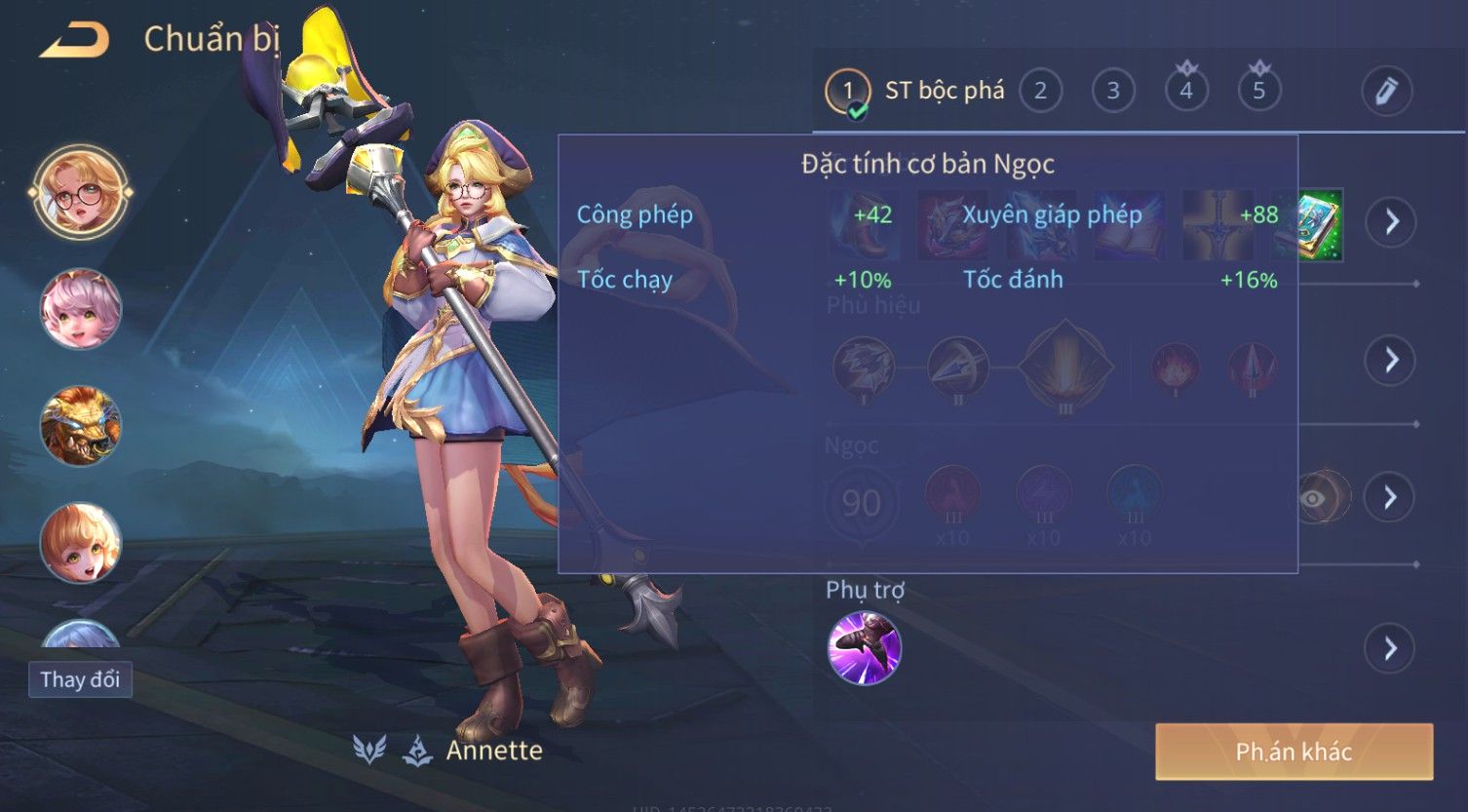Screen dimensions: 1468x812
Task: Switch to build preset 2
Action: click(x=1040, y=91)
